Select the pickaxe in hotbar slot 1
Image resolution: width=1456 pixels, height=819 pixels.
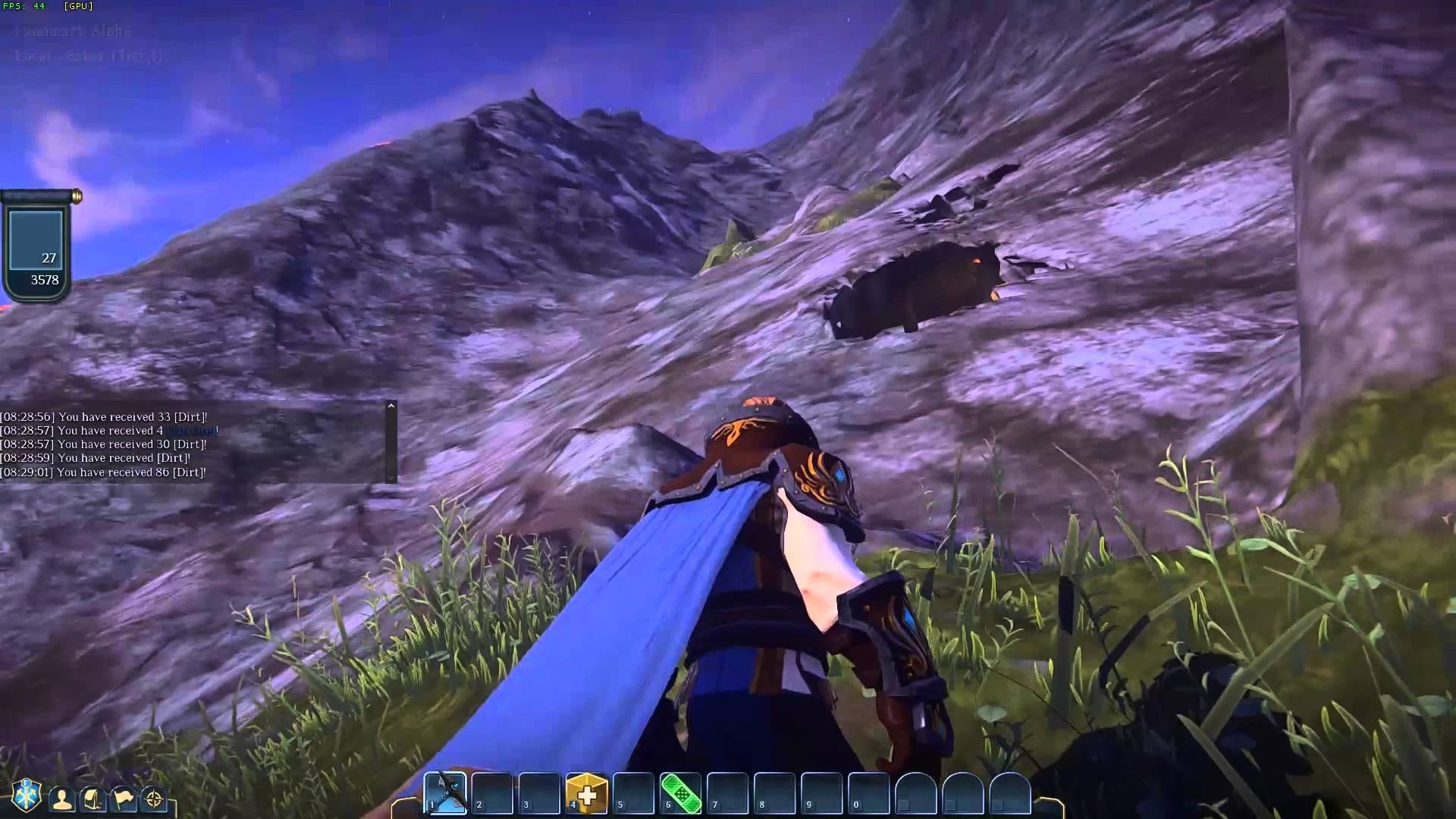coord(445,792)
